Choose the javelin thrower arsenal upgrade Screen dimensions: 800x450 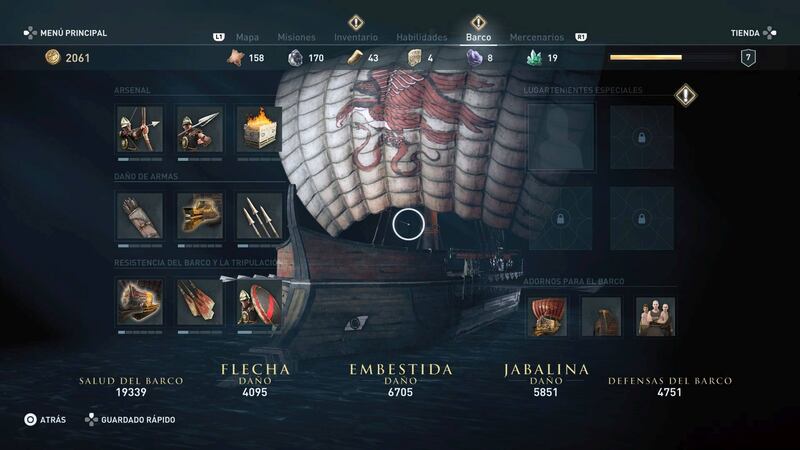click(x=199, y=129)
